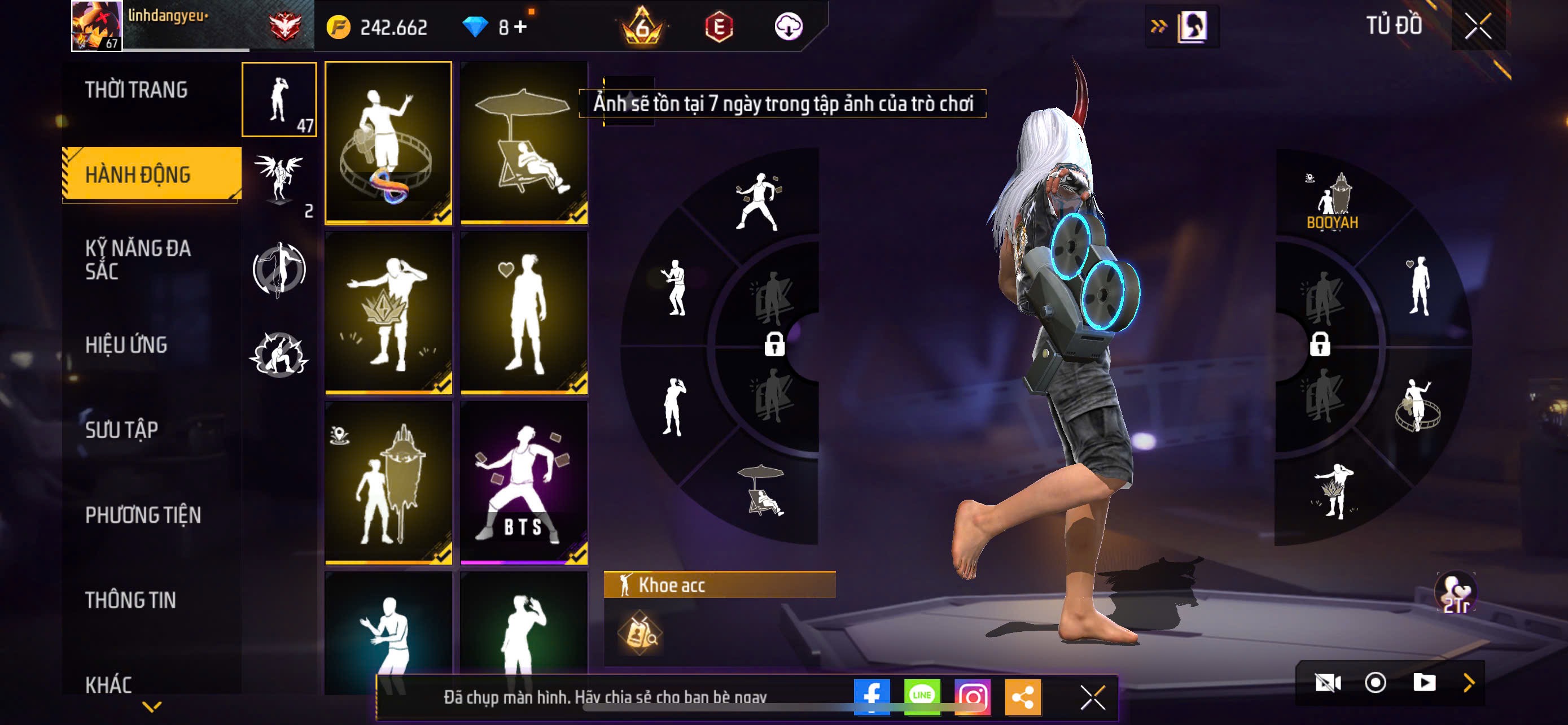Share screenshot to Facebook
The image size is (1568, 725).
pyautogui.click(x=871, y=696)
